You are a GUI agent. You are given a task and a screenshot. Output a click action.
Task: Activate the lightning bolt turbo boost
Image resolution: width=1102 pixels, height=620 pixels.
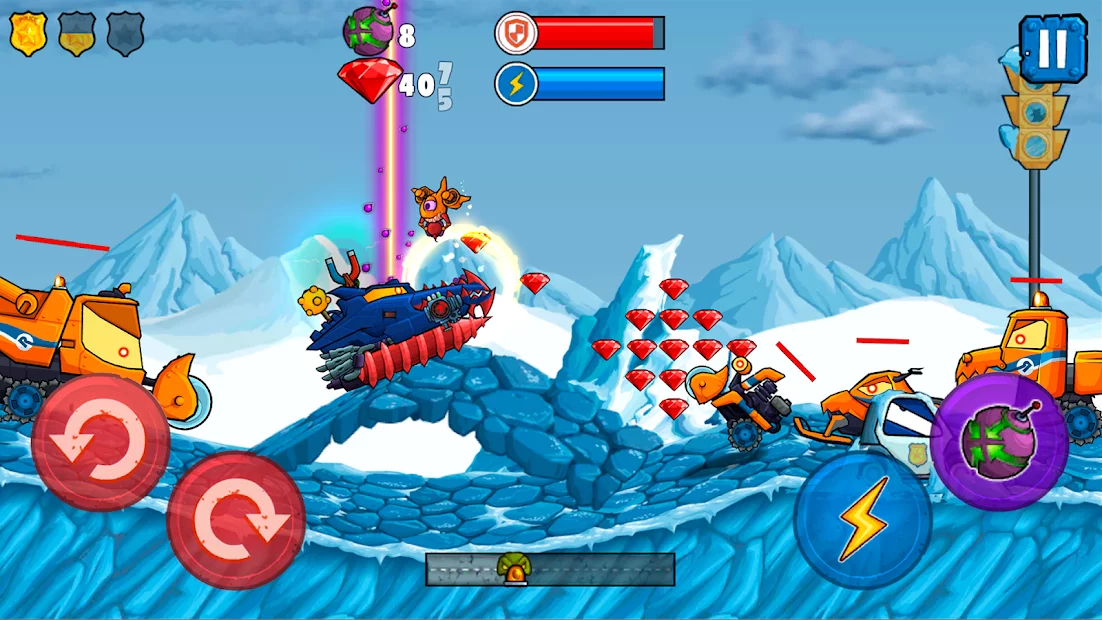tap(863, 520)
